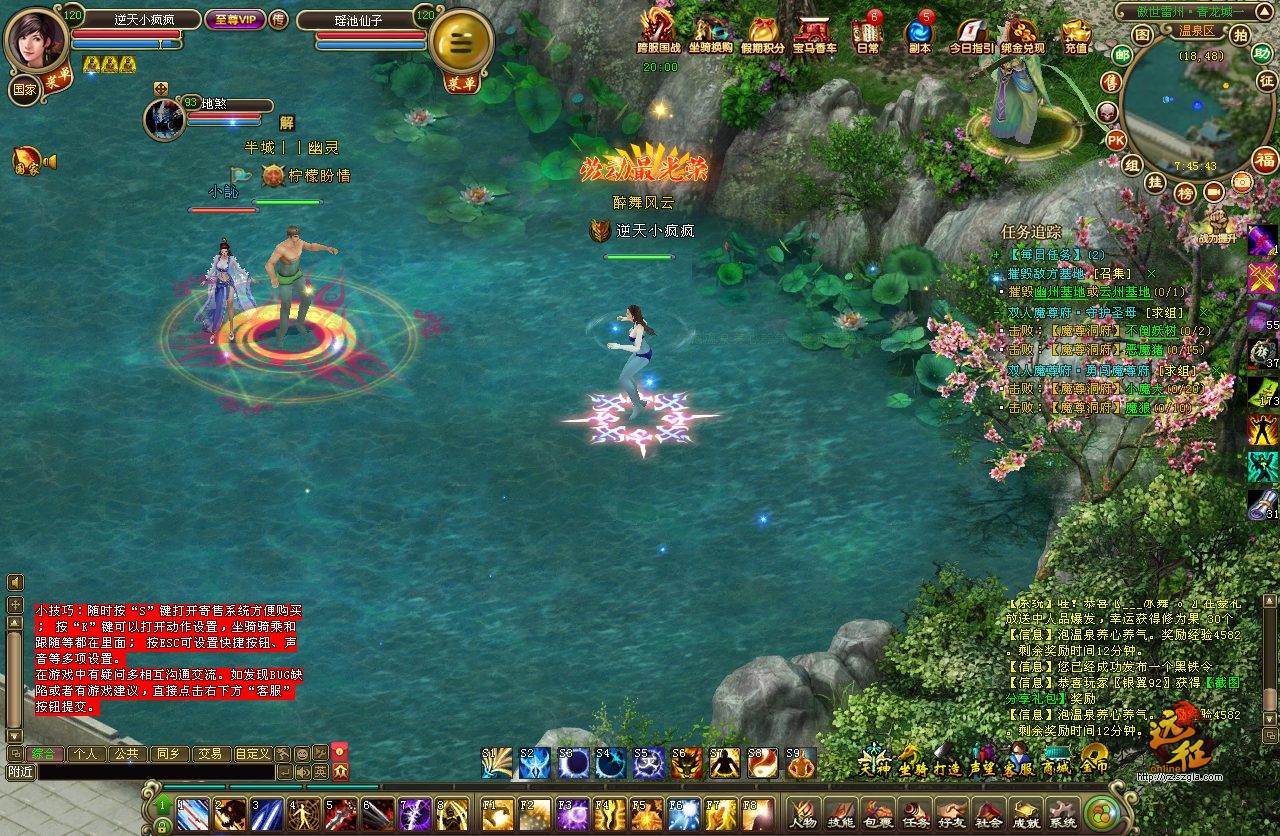This screenshot has height=836, width=1280.
Task: Open the 跨服国战 cross-server war icon
Action: click(x=658, y=33)
